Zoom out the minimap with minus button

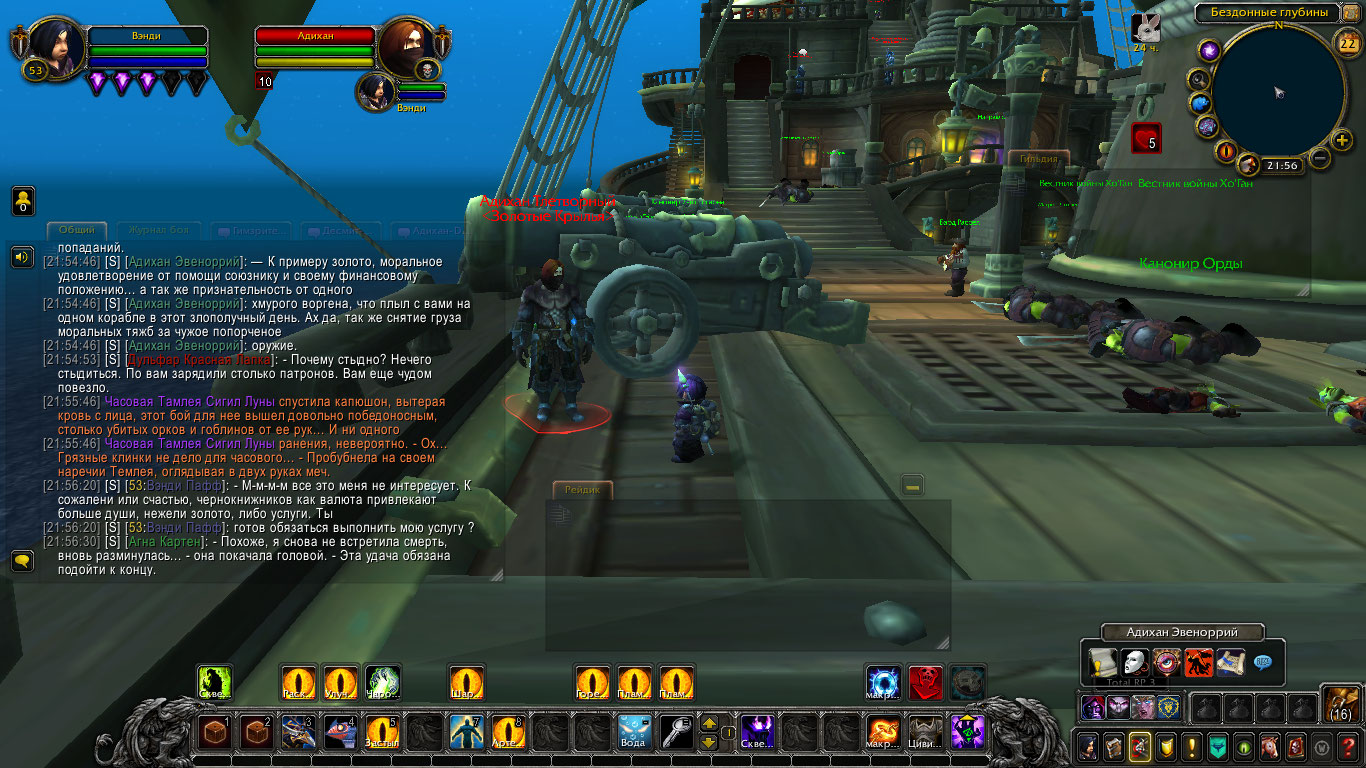point(1319,159)
